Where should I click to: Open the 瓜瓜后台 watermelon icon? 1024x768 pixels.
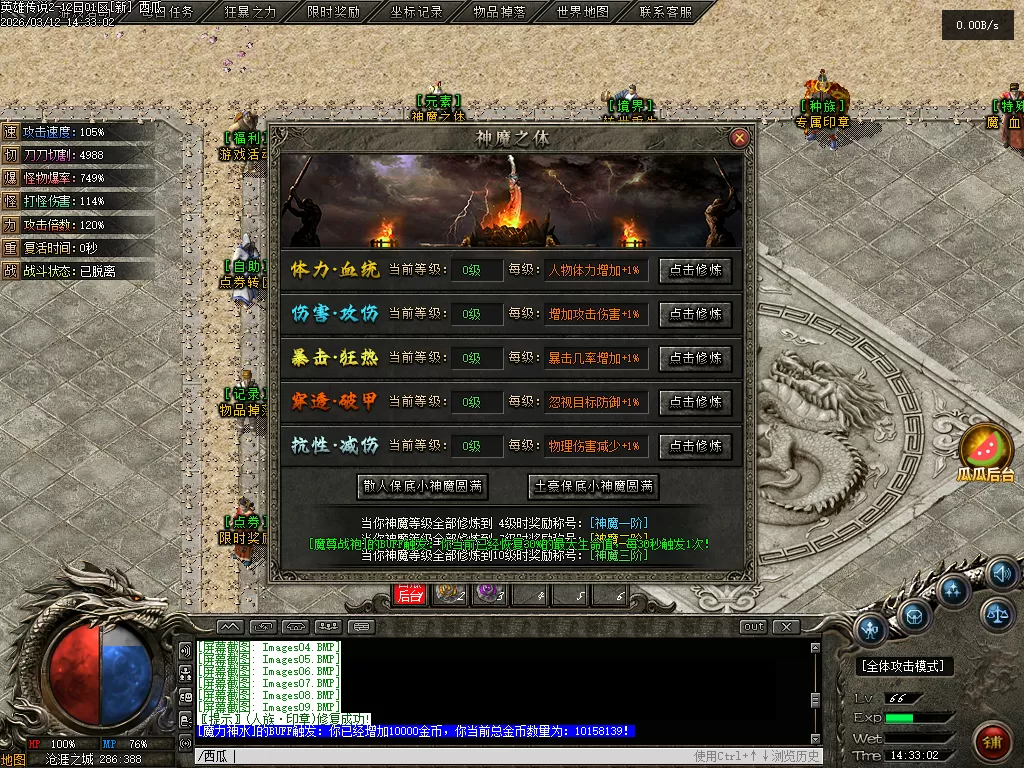pyautogui.click(x=985, y=452)
